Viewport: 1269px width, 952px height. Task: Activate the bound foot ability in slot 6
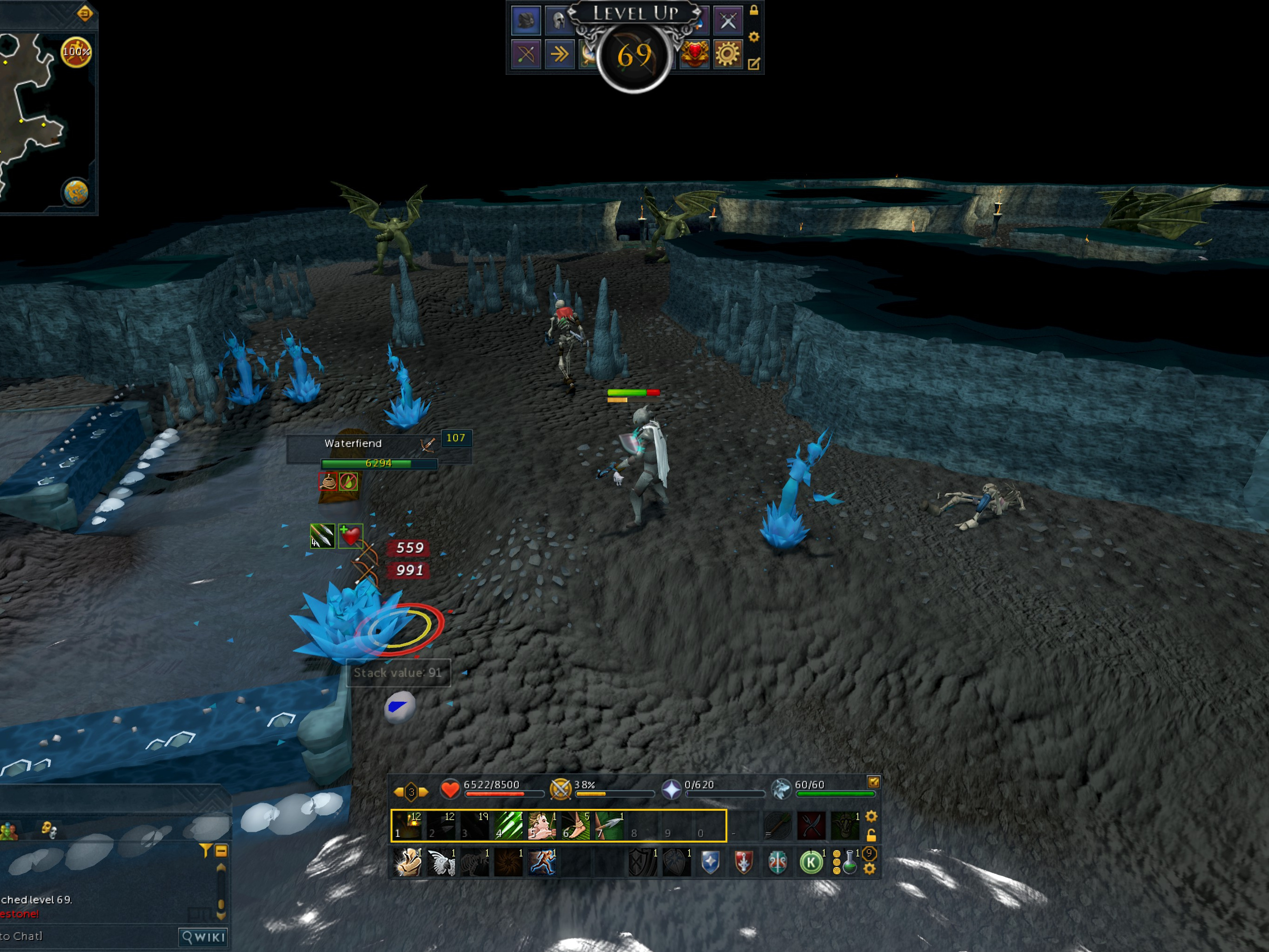coord(576,826)
